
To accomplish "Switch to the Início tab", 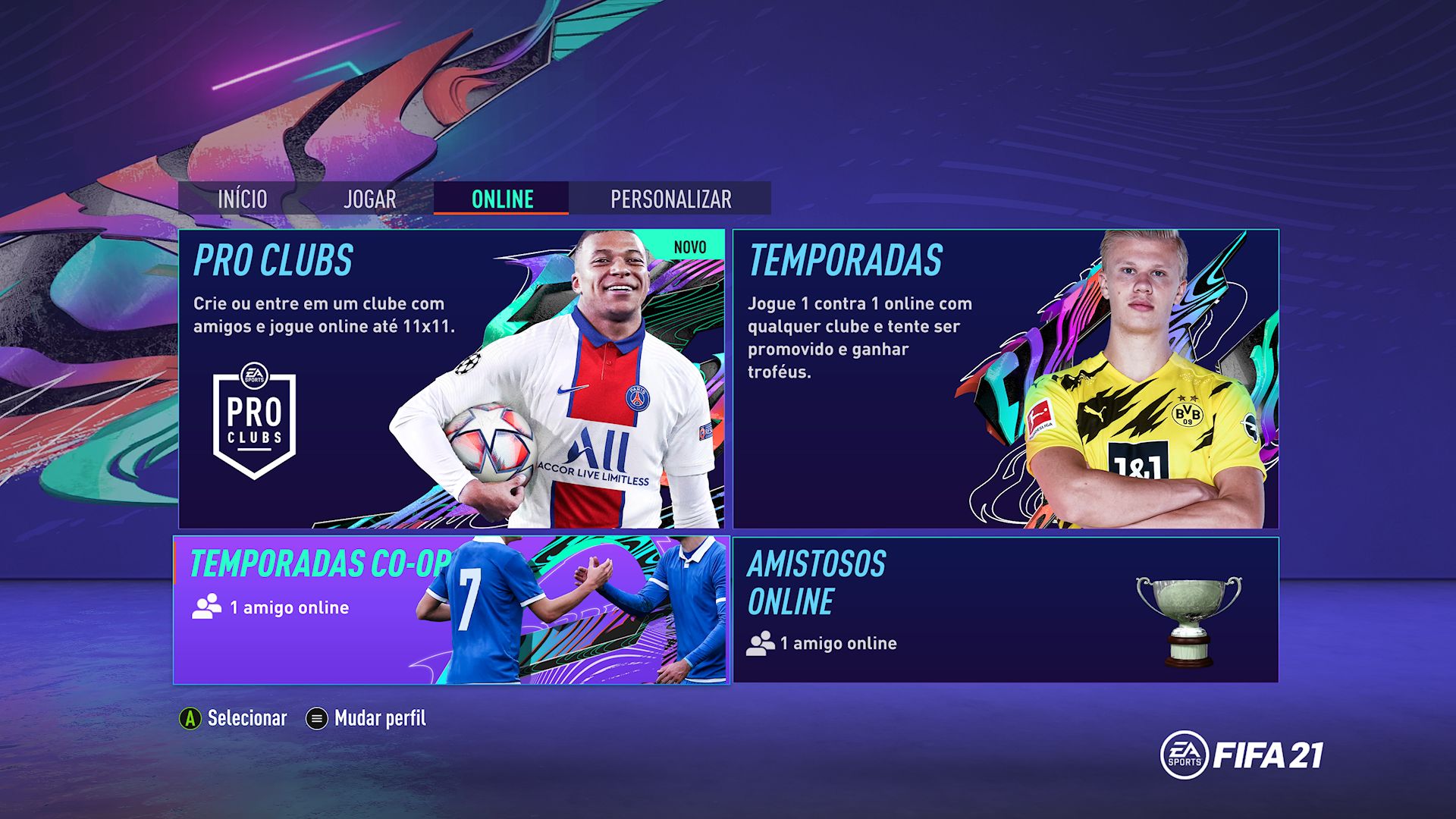I will coord(242,199).
